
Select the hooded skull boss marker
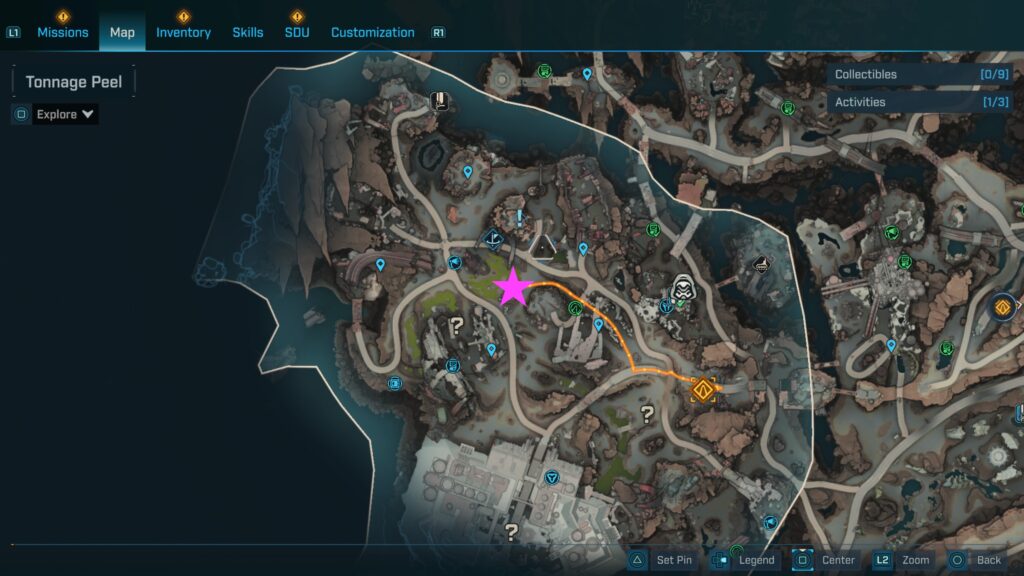(x=684, y=290)
